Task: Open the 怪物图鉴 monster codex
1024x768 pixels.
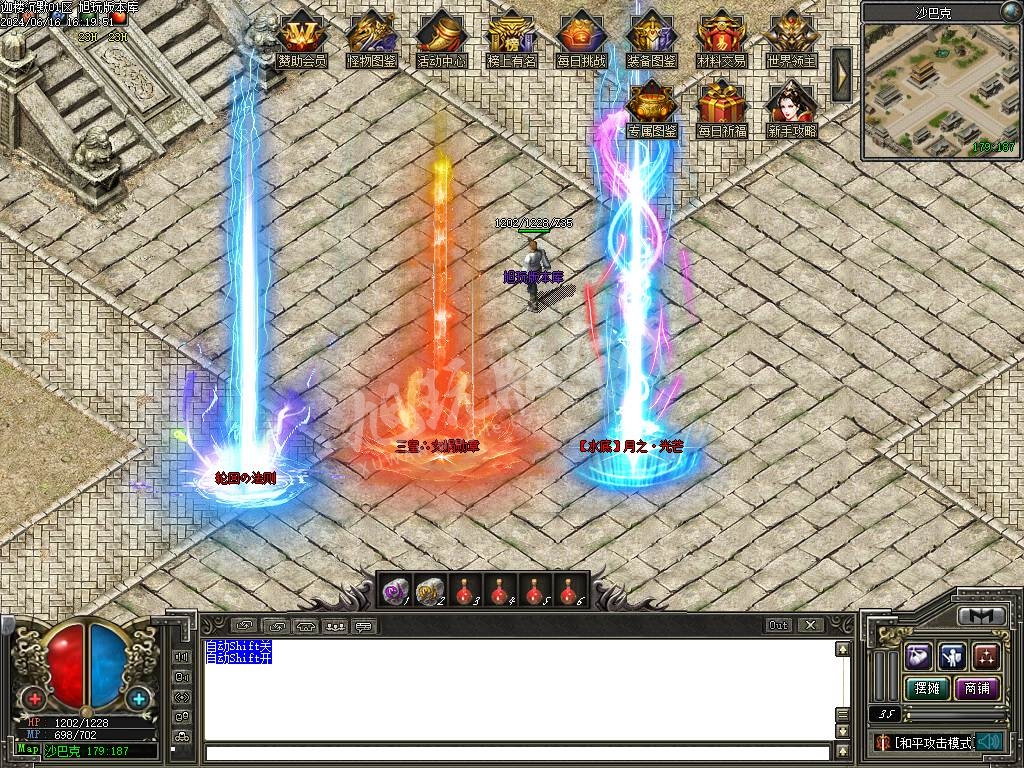Action: (371, 37)
